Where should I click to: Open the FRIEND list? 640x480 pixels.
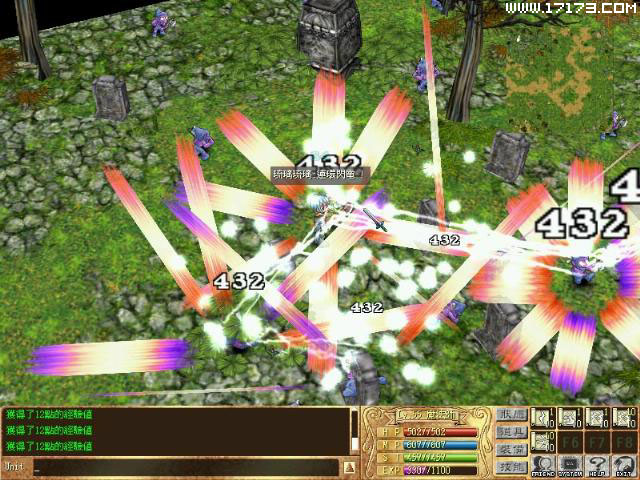(x=543, y=466)
